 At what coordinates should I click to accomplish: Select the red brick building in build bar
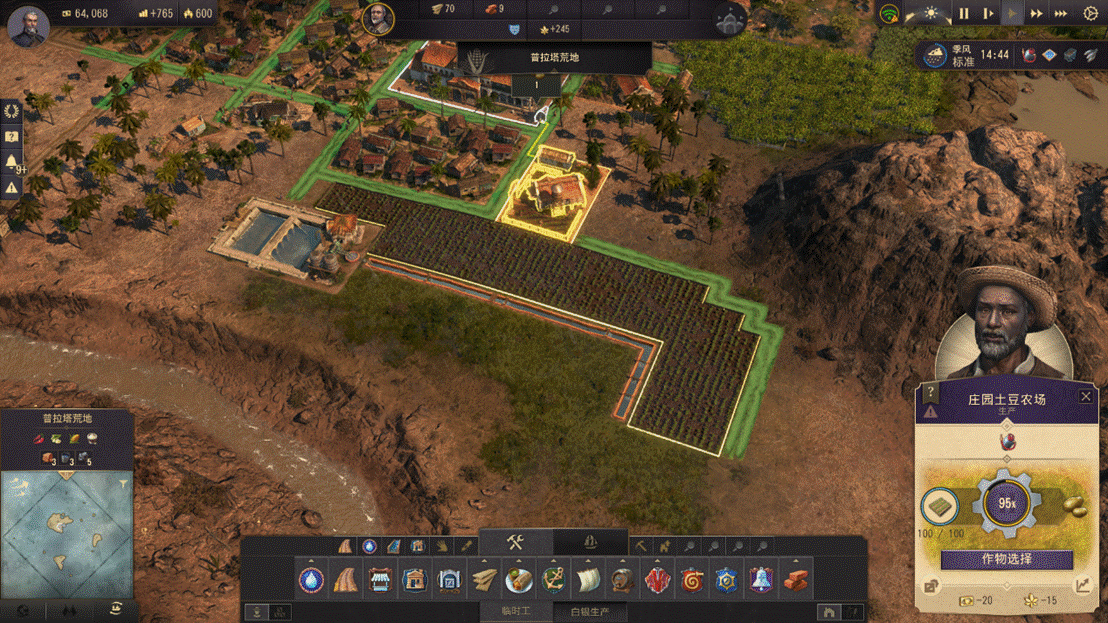click(x=795, y=579)
